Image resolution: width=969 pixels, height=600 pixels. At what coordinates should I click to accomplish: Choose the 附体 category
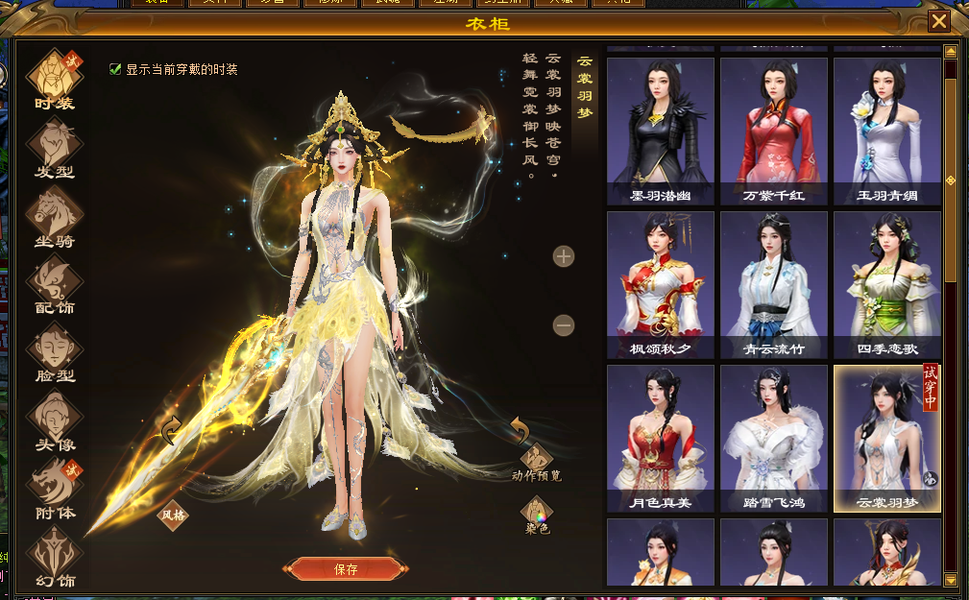pyautogui.click(x=54, y=489)
